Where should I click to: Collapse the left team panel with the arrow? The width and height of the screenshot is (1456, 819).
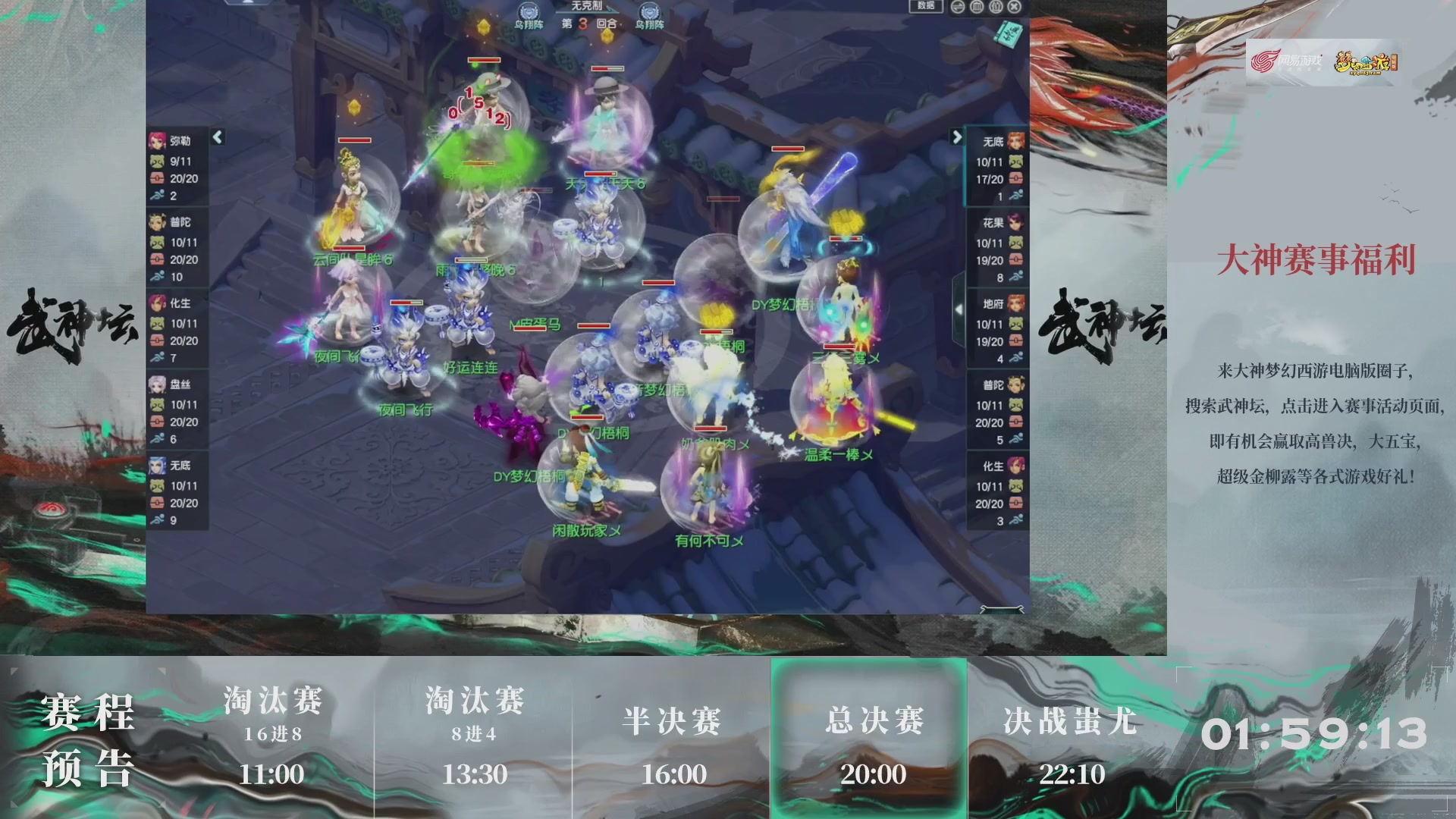click(216, 136)
